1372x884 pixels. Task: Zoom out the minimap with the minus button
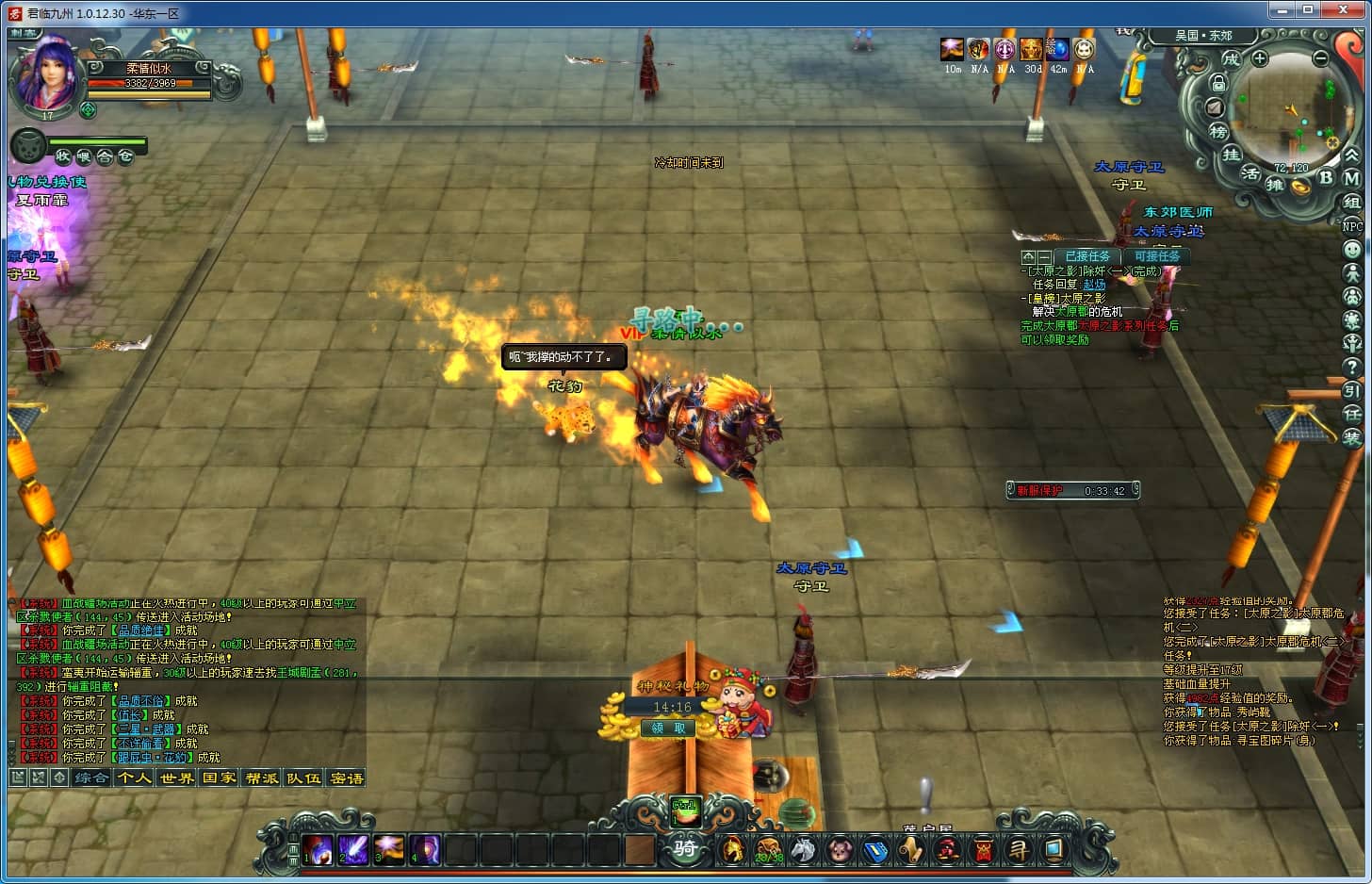point(1320,58)
